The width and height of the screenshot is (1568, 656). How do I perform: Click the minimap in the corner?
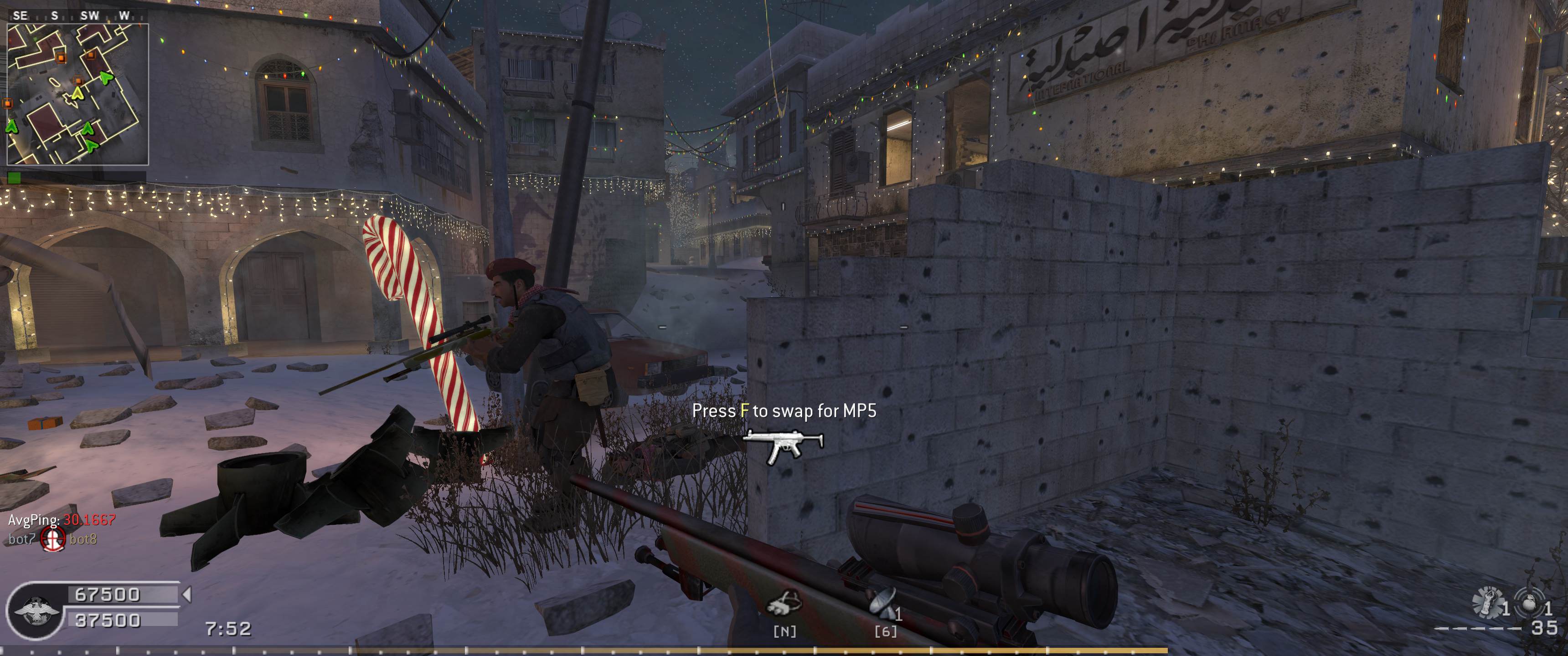click(x=77, y=94)
